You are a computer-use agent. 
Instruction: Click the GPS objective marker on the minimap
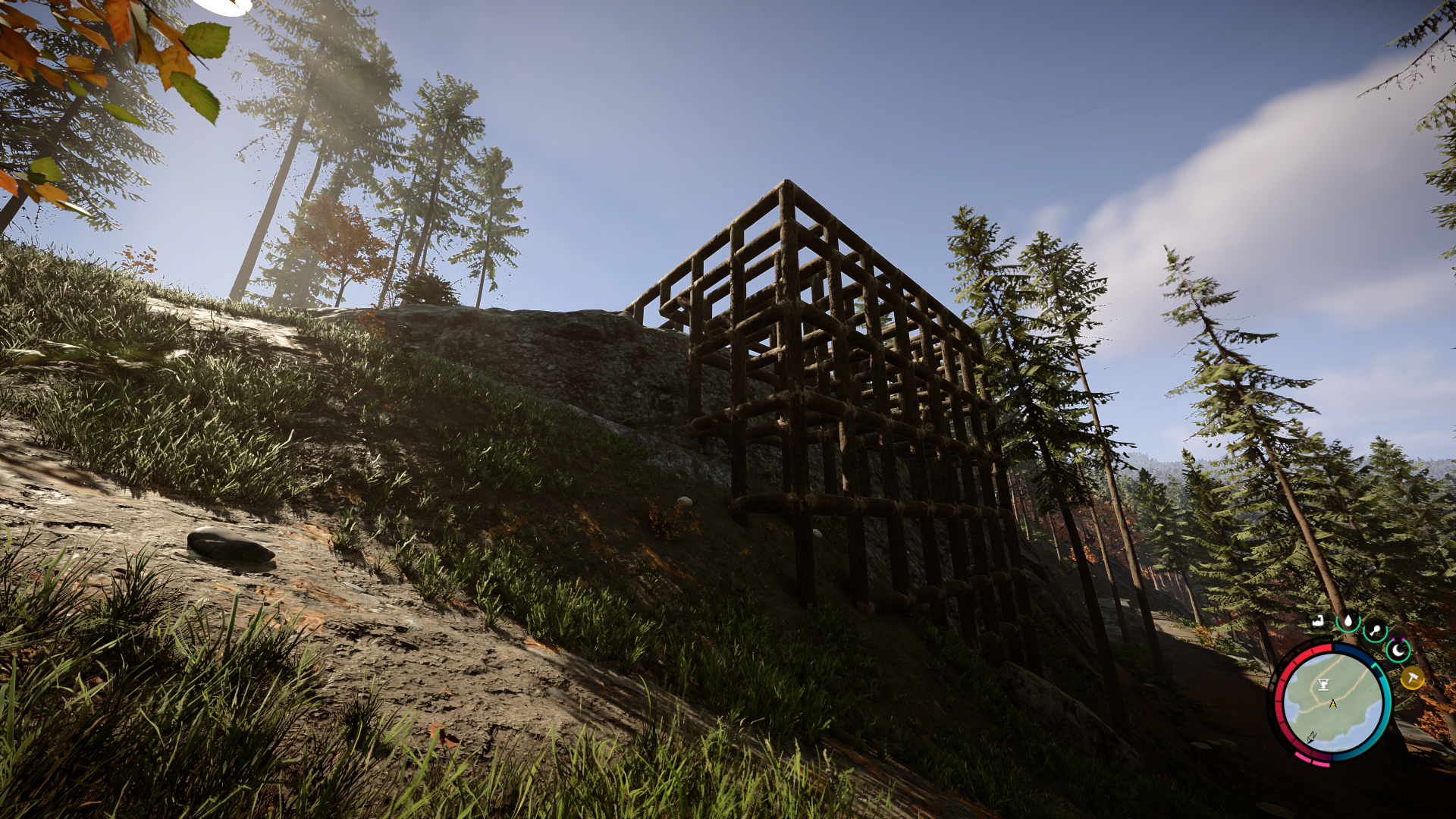click(1323, 684)
